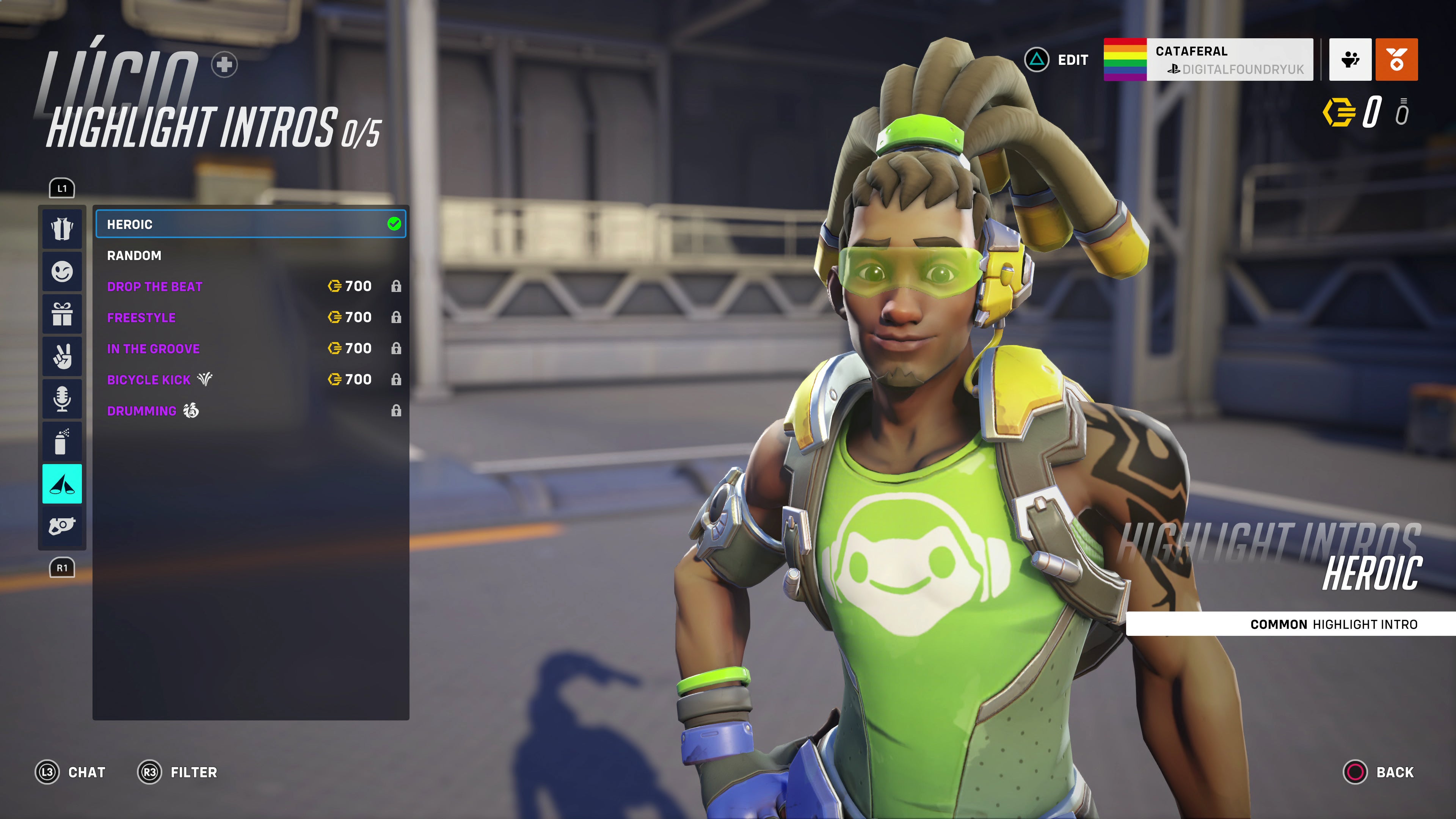Click the Social group icon near the nameplate
1456x819 pixels.
click(x=1350, y=60)
